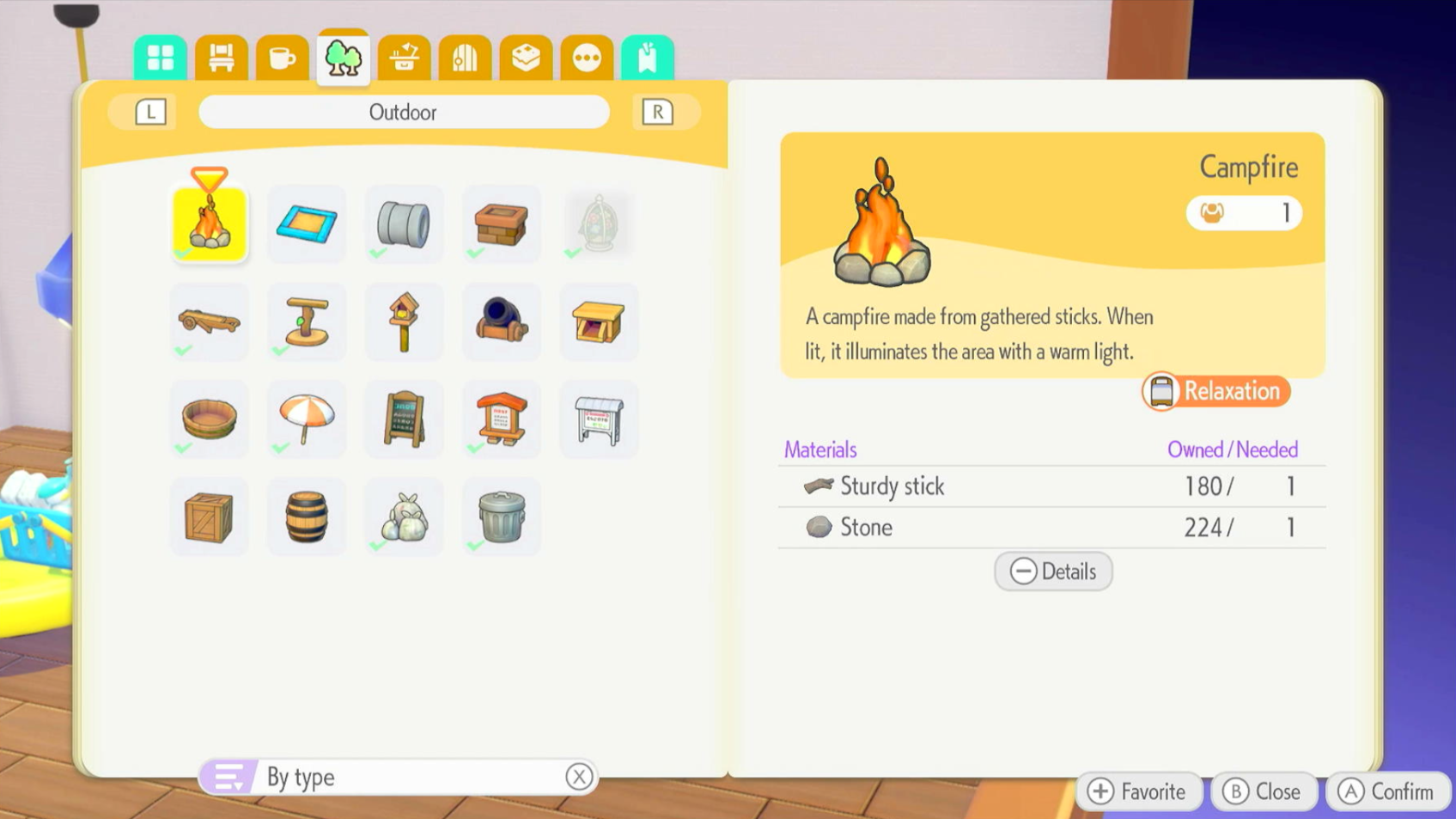The height and width of the screenshot is (819, 1456).
Task: Select the metal trash can item
Action: (x=502, y=516)
